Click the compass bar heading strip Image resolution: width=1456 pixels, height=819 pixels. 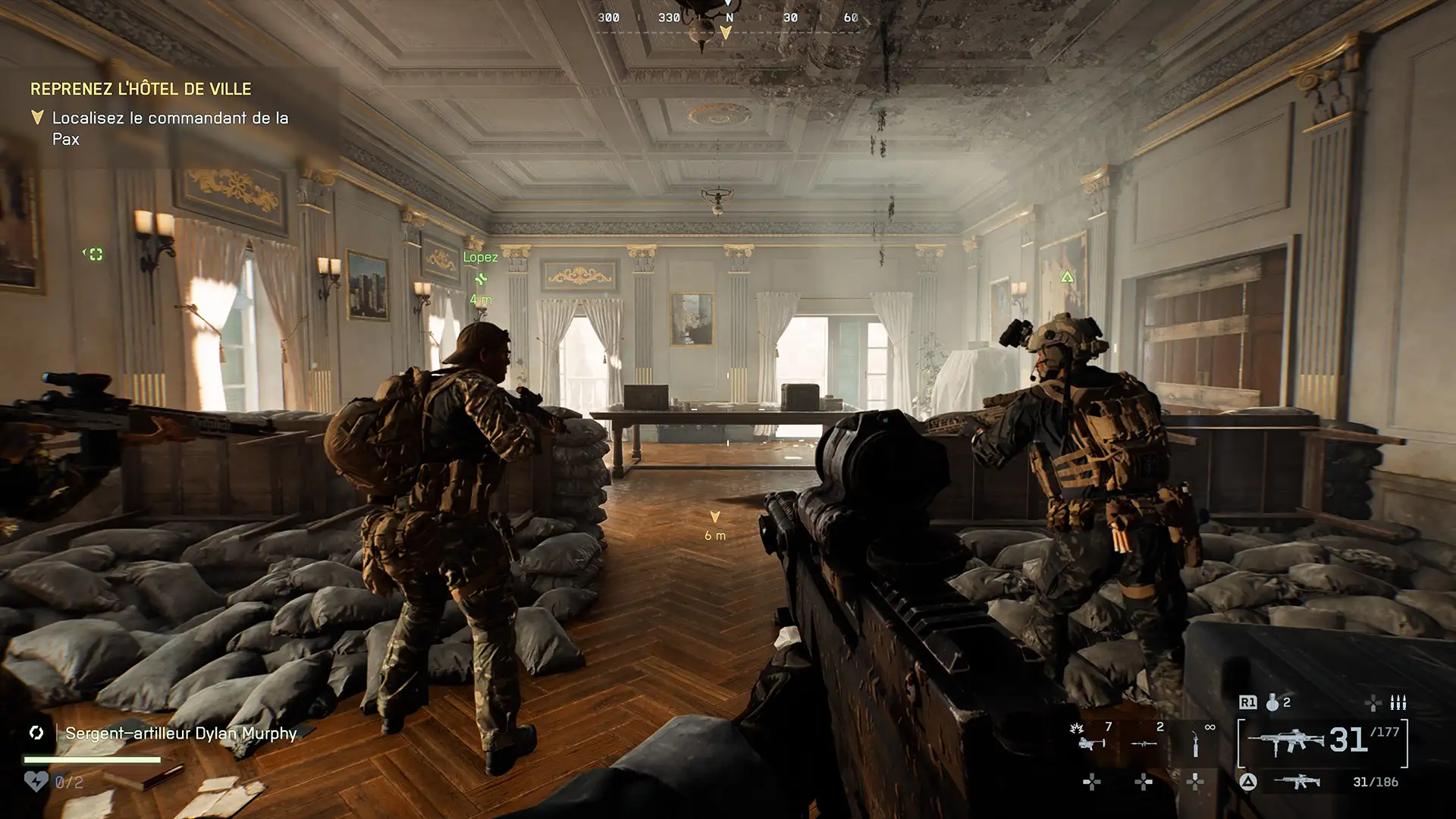pos(728,18)
